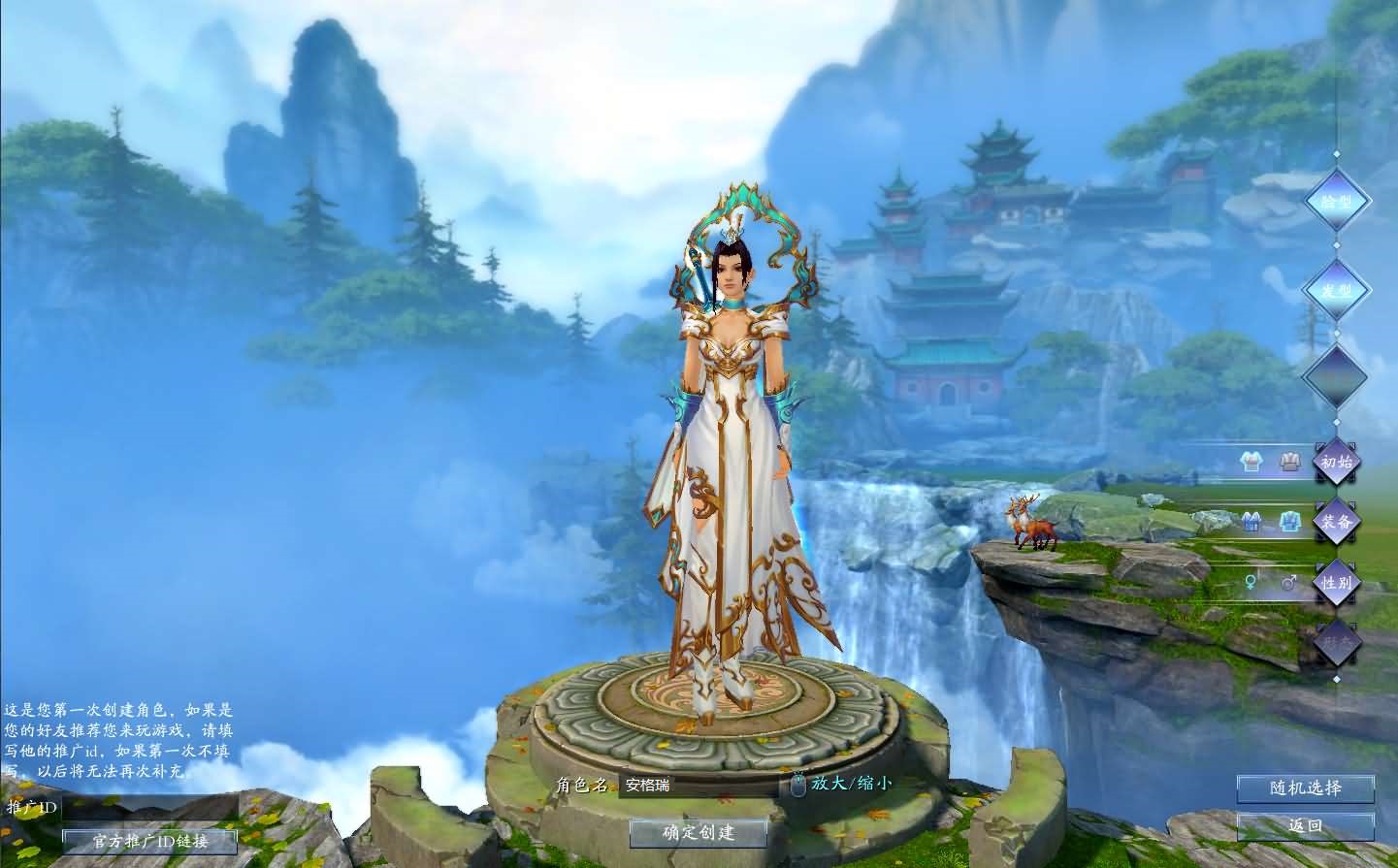
Task: Pick the glowing ice-blue costume icon near 装备
Action: coord(1289,521)
